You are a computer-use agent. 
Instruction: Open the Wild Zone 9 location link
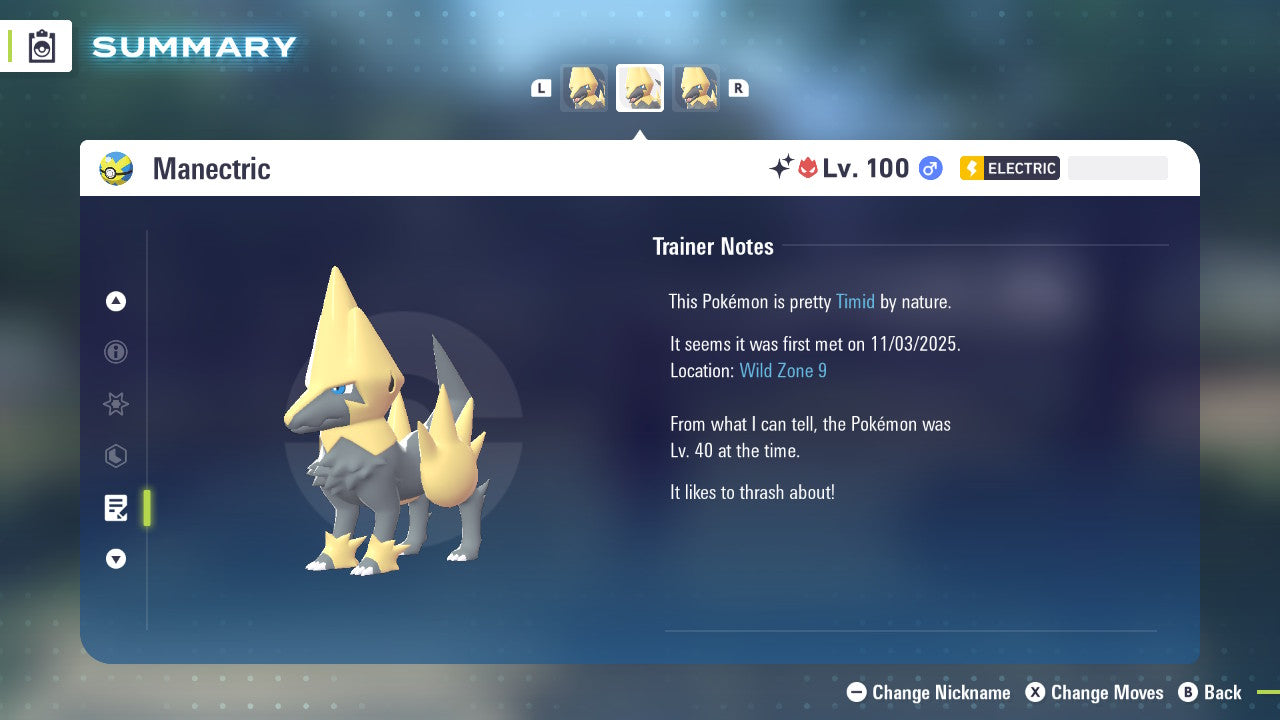point(783,370)
